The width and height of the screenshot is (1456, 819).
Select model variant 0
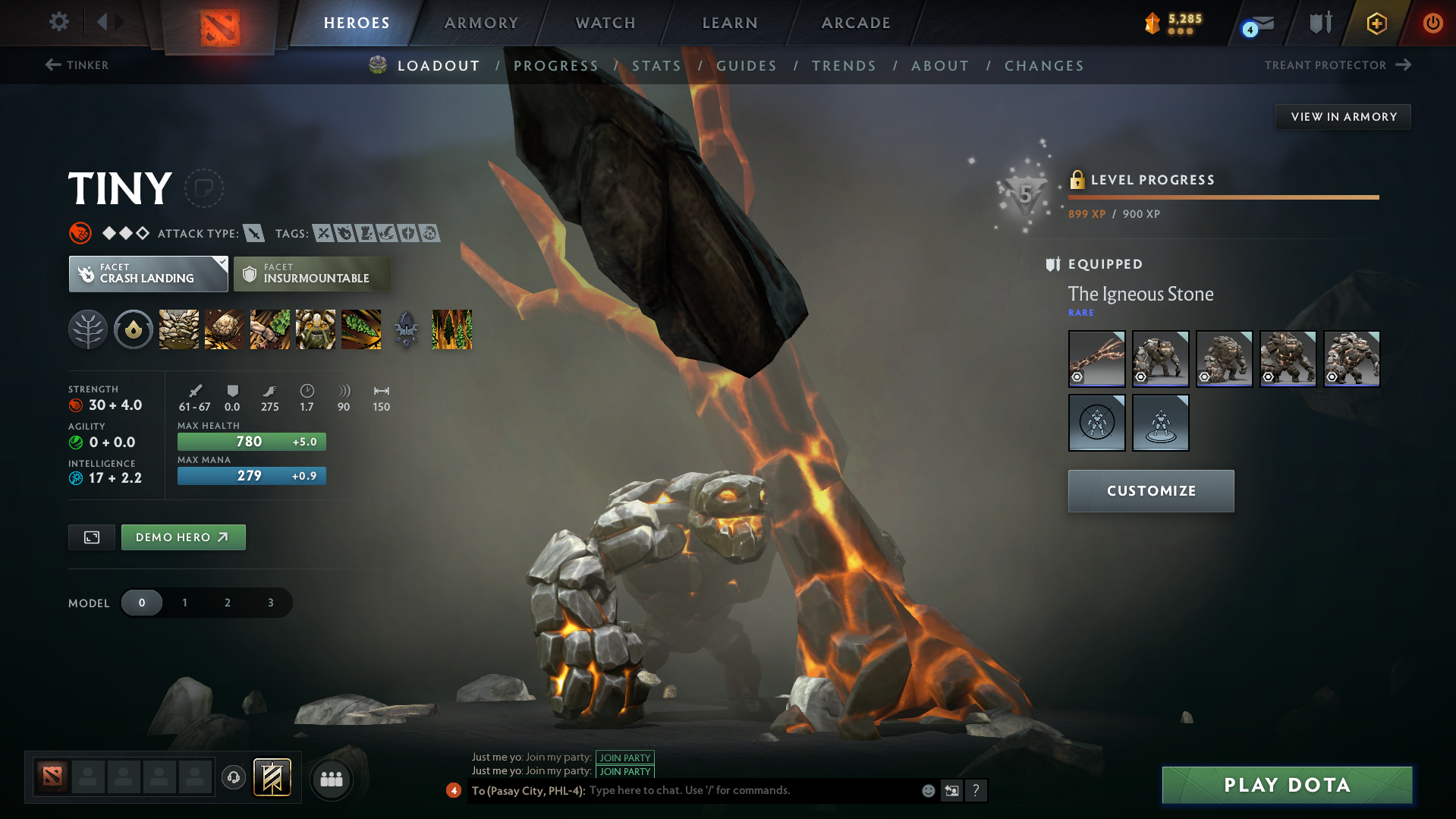click(142, 602)
